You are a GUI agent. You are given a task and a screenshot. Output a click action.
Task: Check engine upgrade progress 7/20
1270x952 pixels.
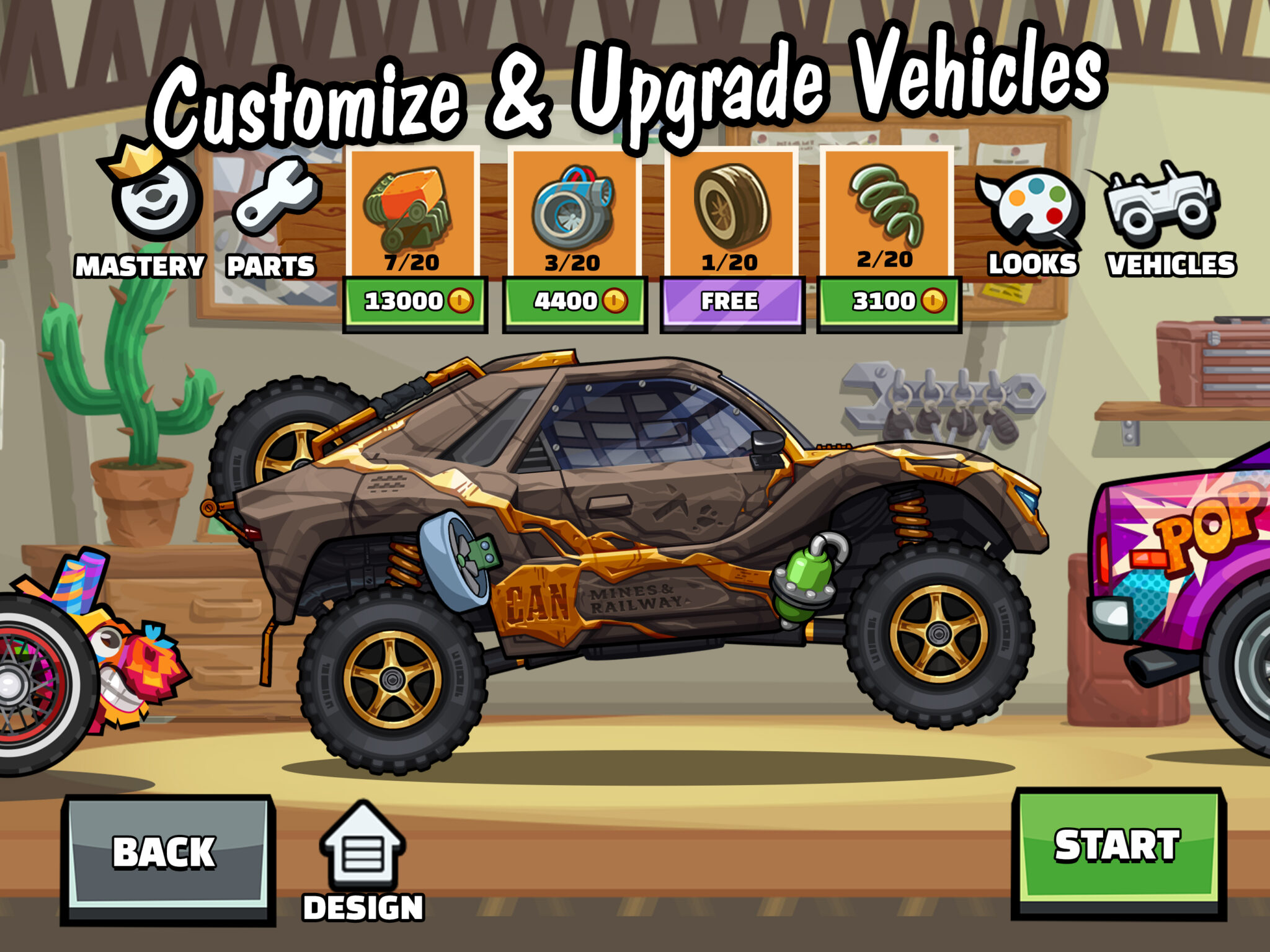tap(412, 263)
